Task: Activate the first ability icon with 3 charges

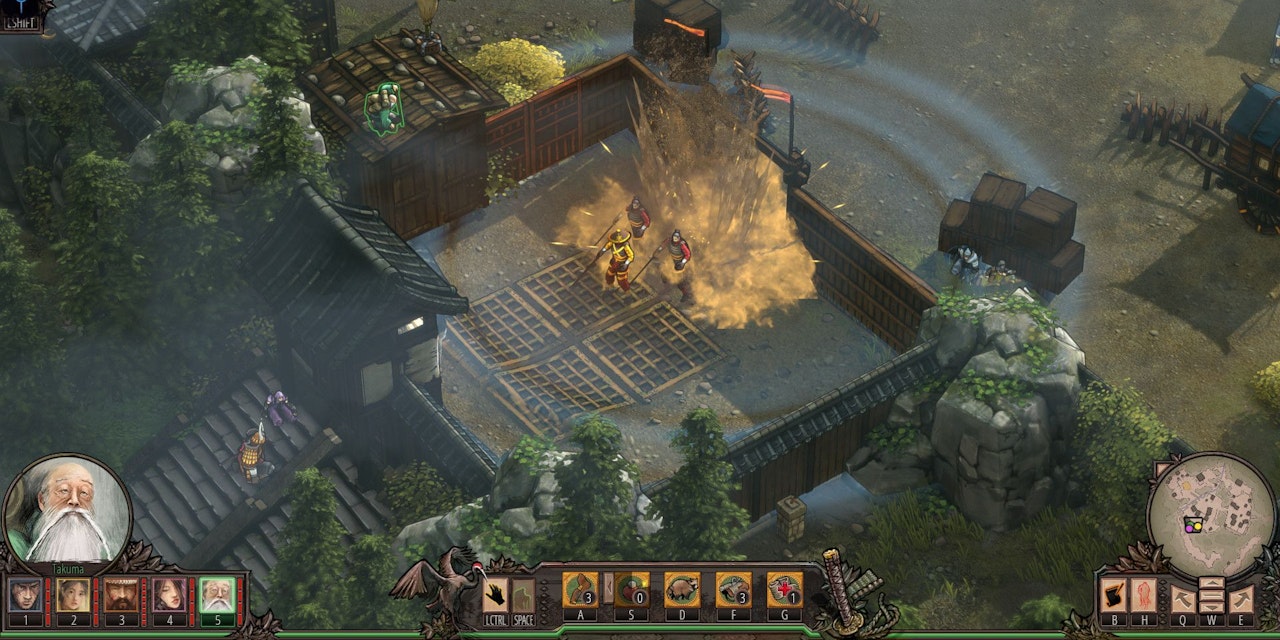Action: (x=580, y=590)
